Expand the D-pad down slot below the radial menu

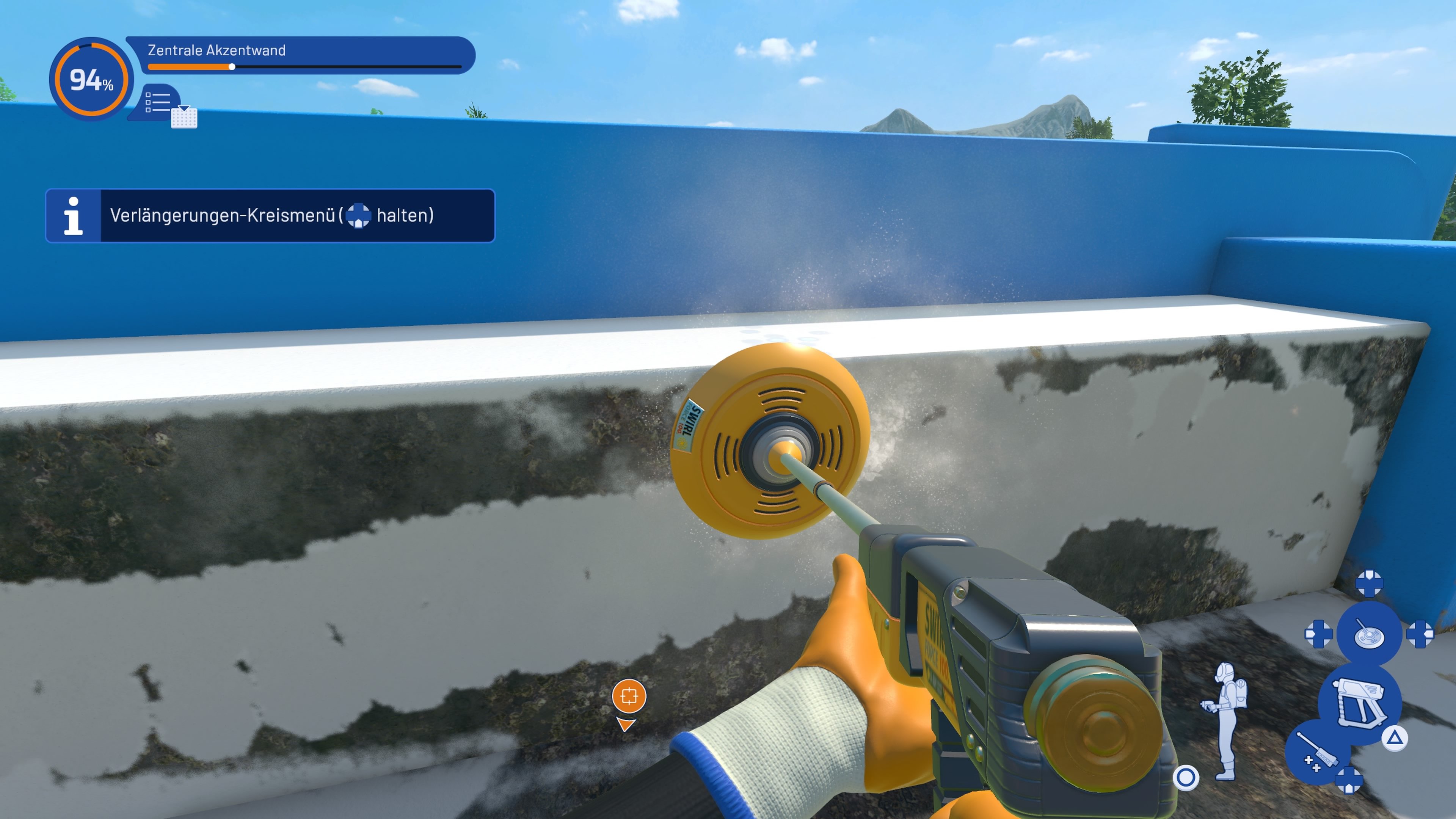(1349, 780)
